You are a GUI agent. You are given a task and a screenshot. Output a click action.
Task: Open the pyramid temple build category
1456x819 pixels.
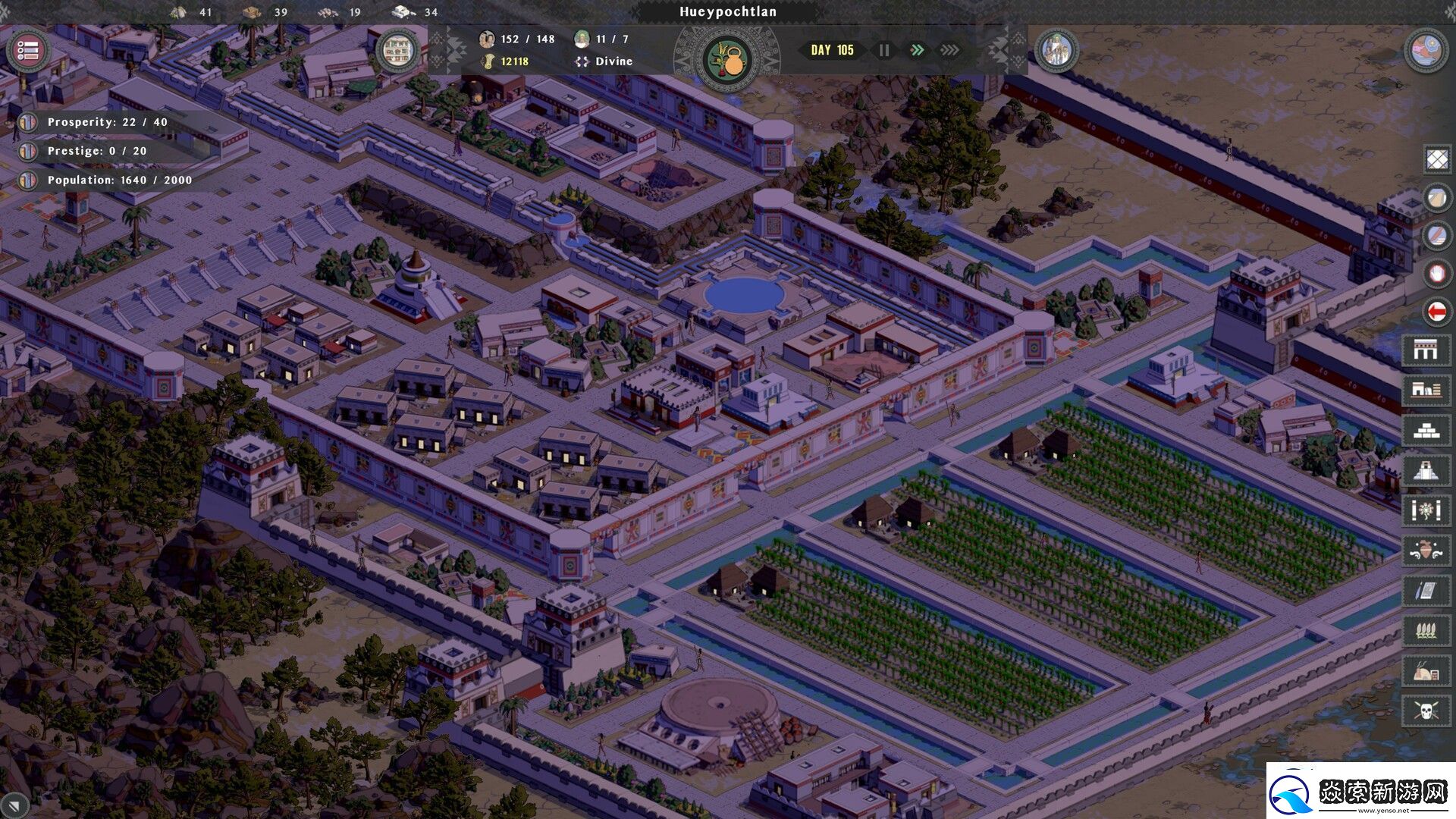[x=1425, y=470]
